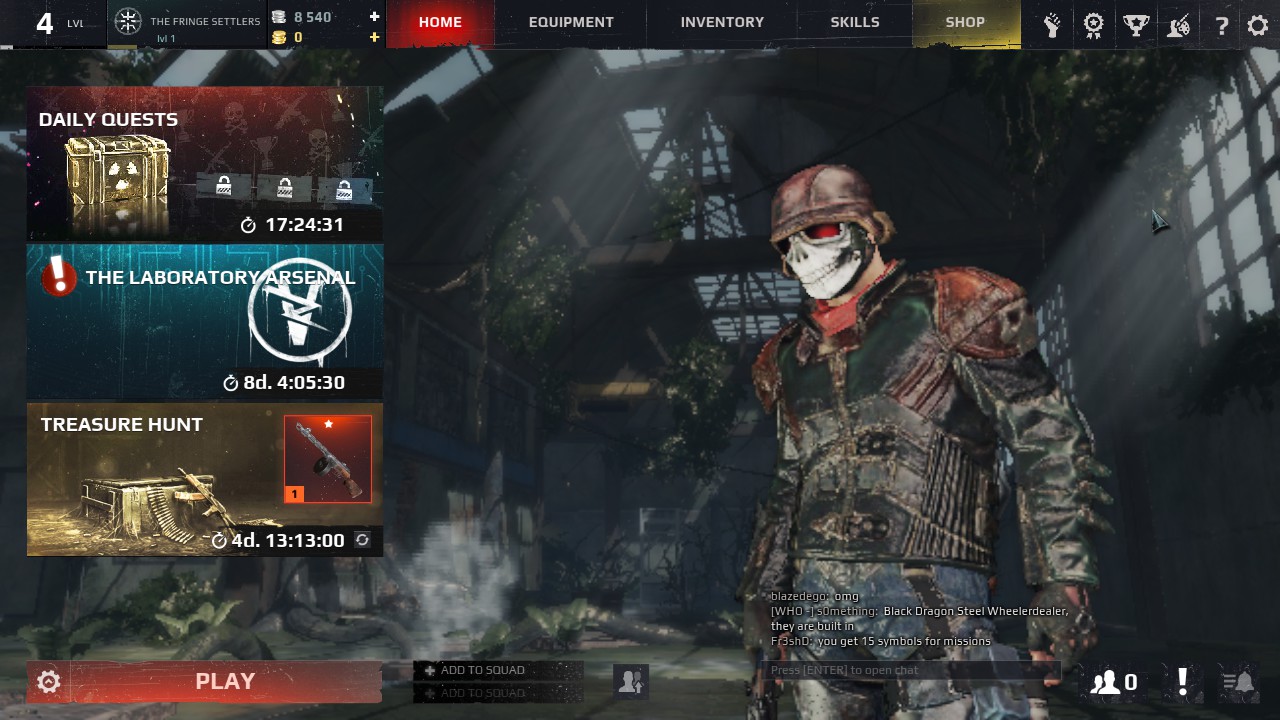Screen dimensions: 1280x720
Task: Click the plus to buy crosscrowns
Action: click(x=374, y=15)
